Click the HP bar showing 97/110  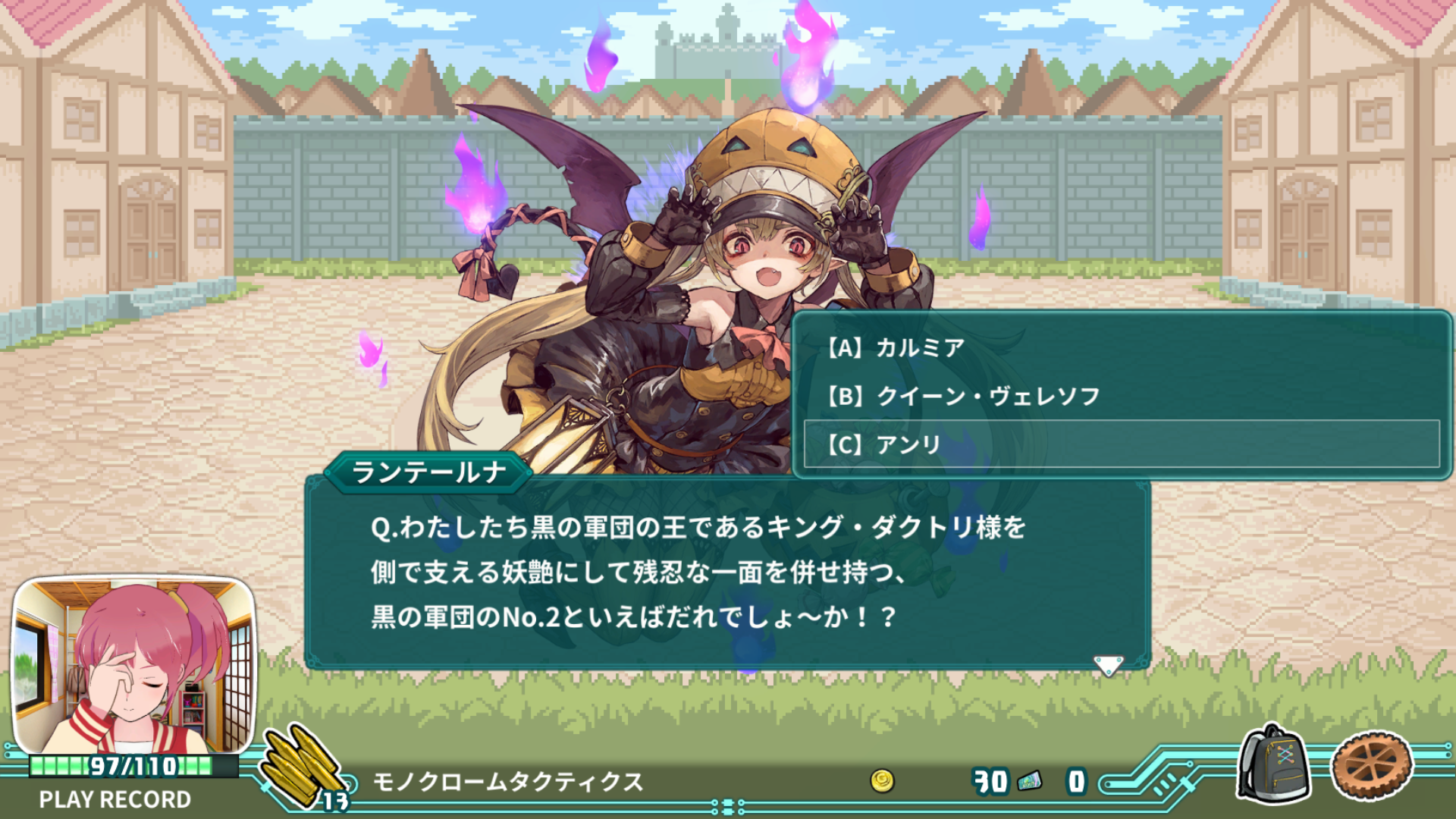[133, 766]
